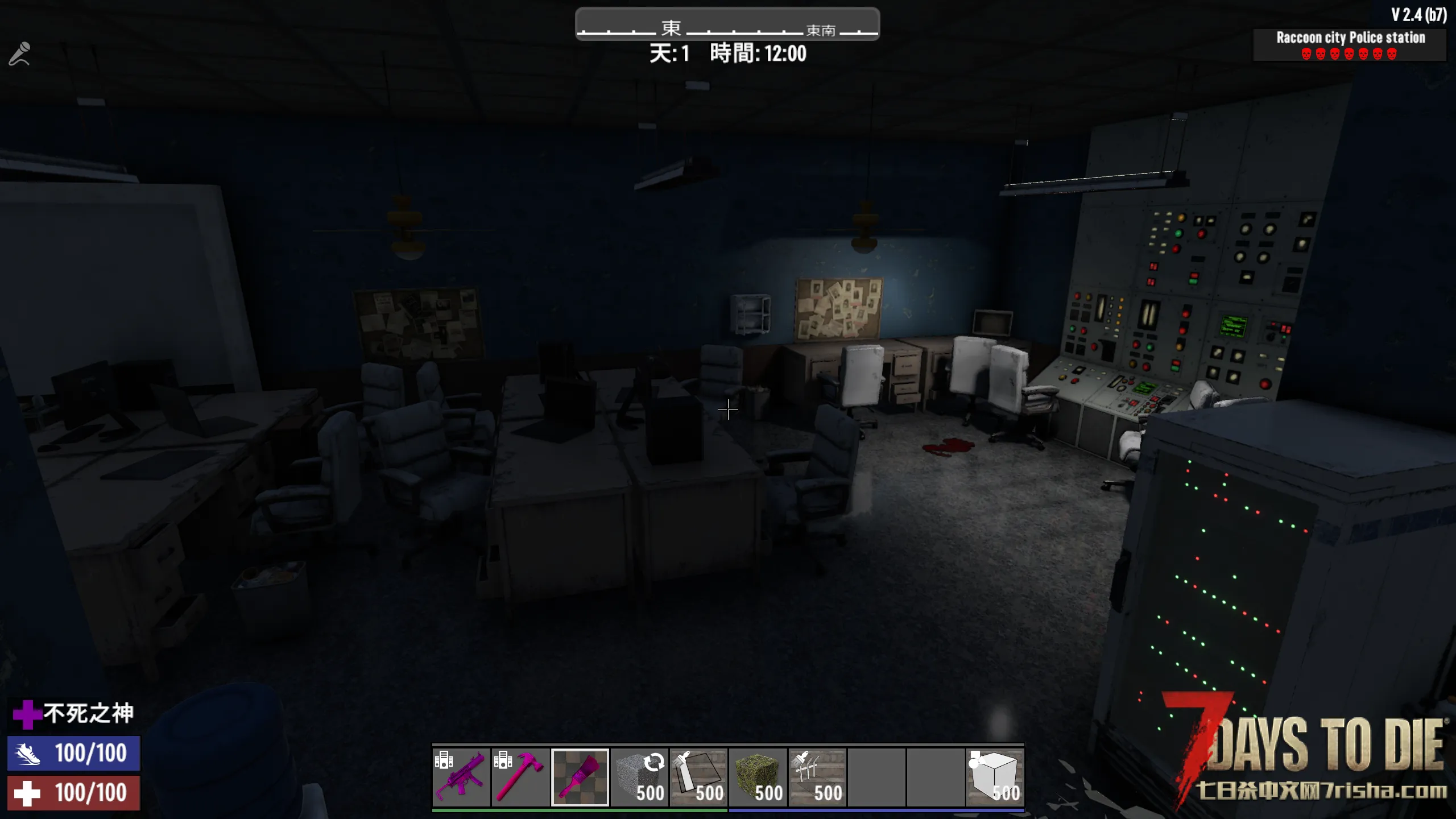Select the white cube shape block
Viewport: 1456px width, 819px height.
click(995, 777)
